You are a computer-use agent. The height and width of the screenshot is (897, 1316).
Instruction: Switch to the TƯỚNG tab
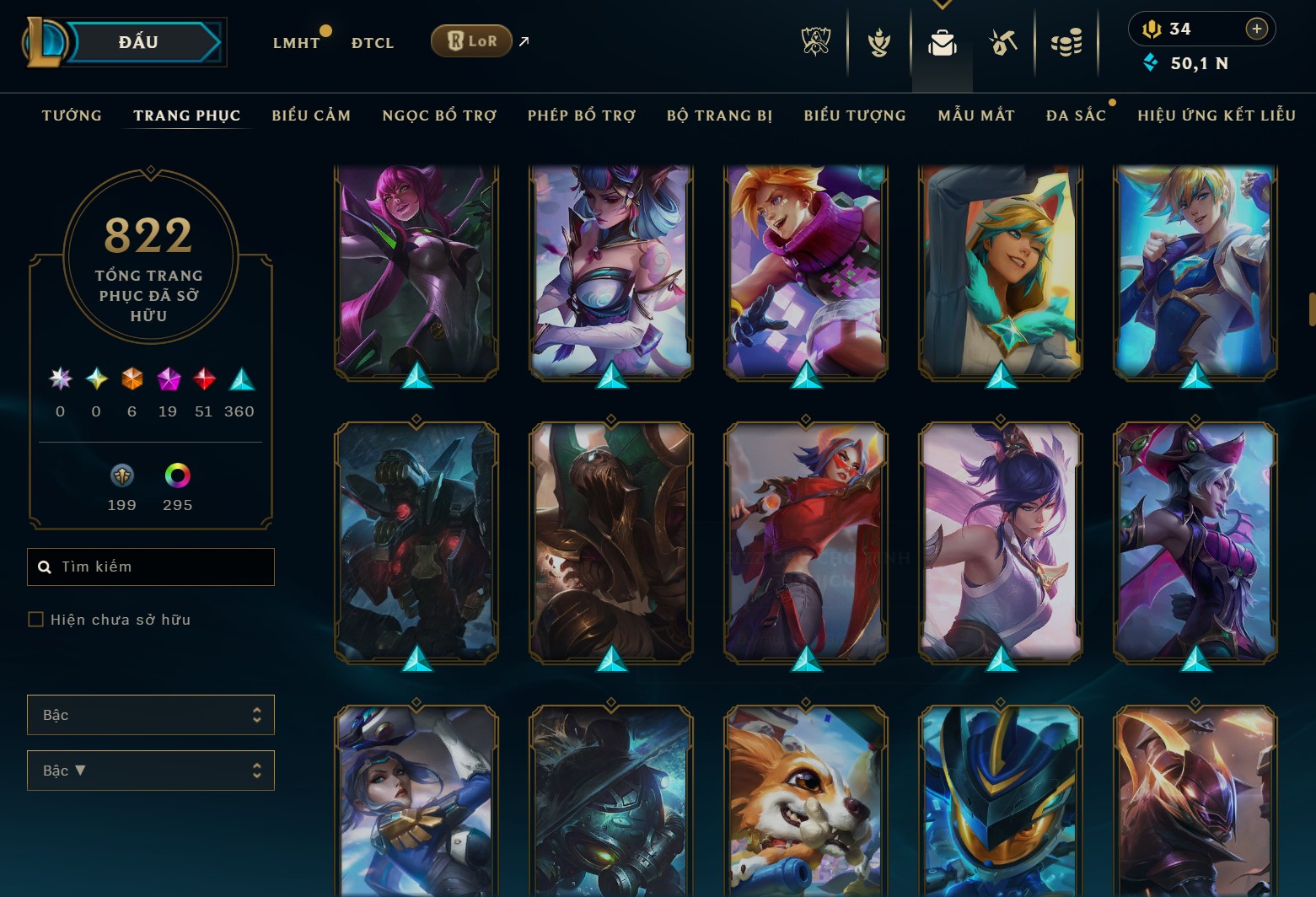[x=72, y=115]
